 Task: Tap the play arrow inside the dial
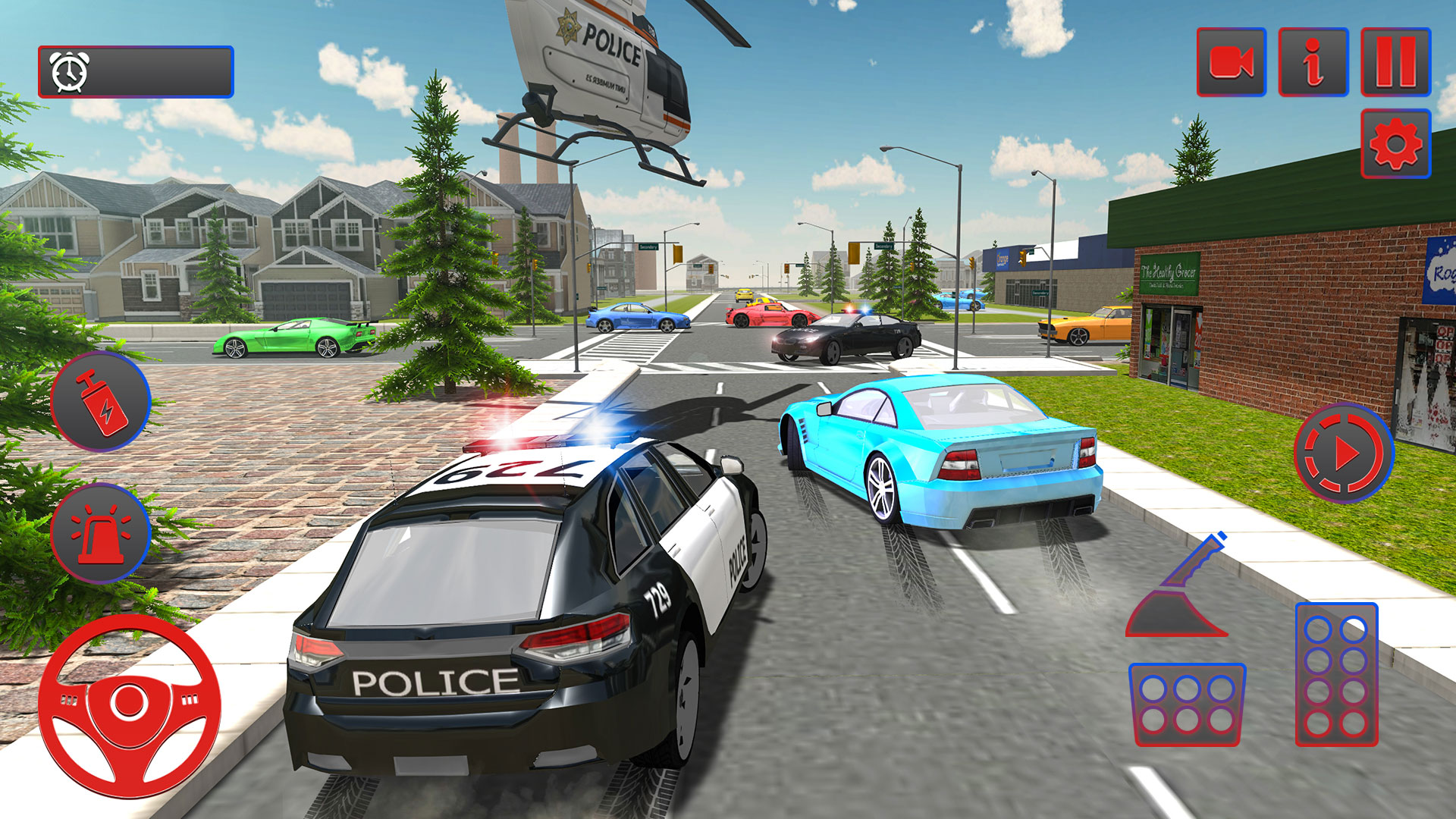(x=1350, y=455)
